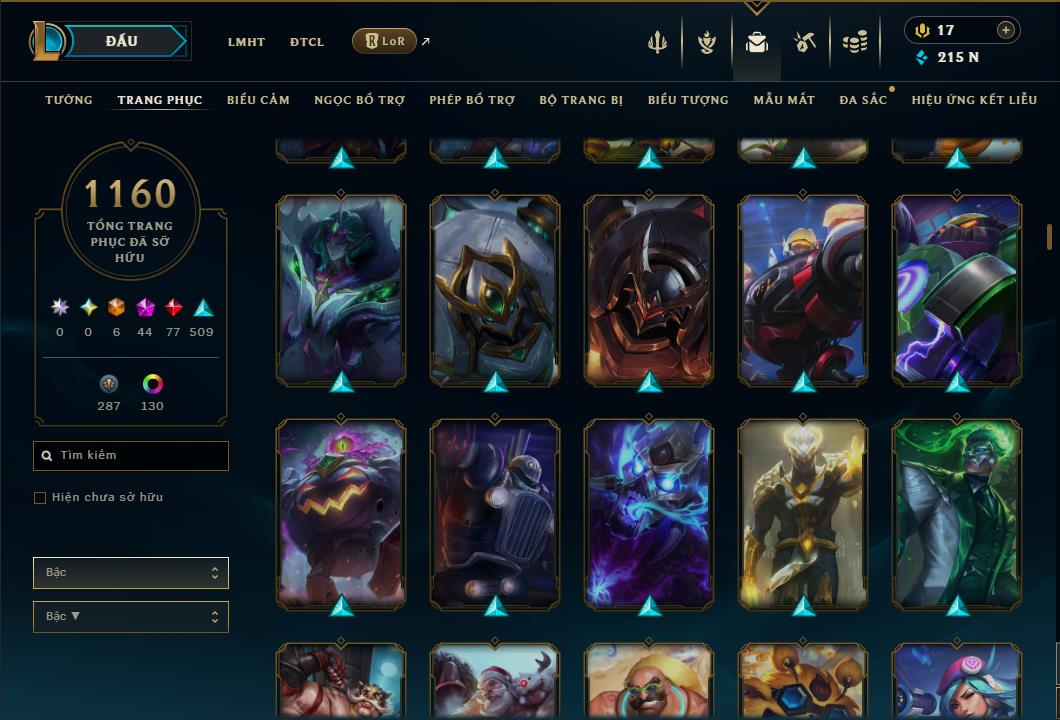The height and width of the screenshot is (720, 1060).
Task: Switch to the ĐTCL tab
Action: (x=307, y=42)
